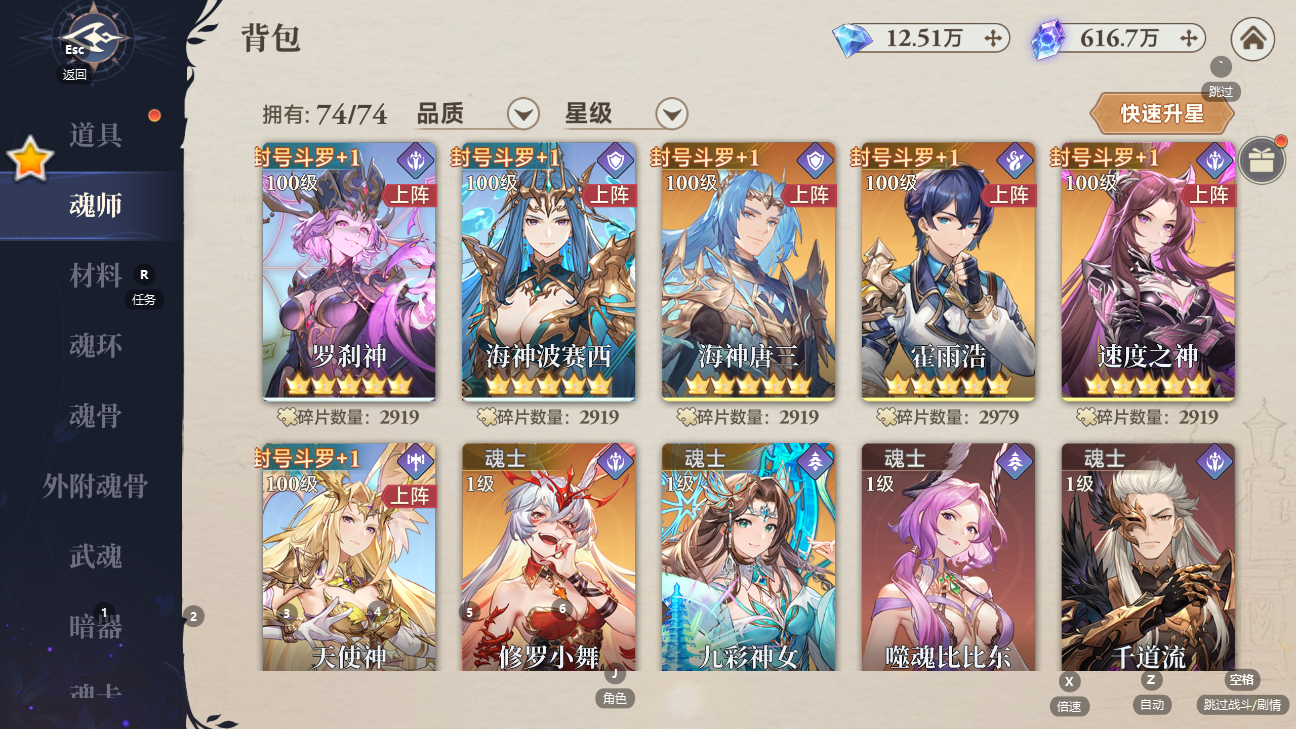Open the home icon at top right
This screenshot has width=1296, height=729.
point(1253,40)
